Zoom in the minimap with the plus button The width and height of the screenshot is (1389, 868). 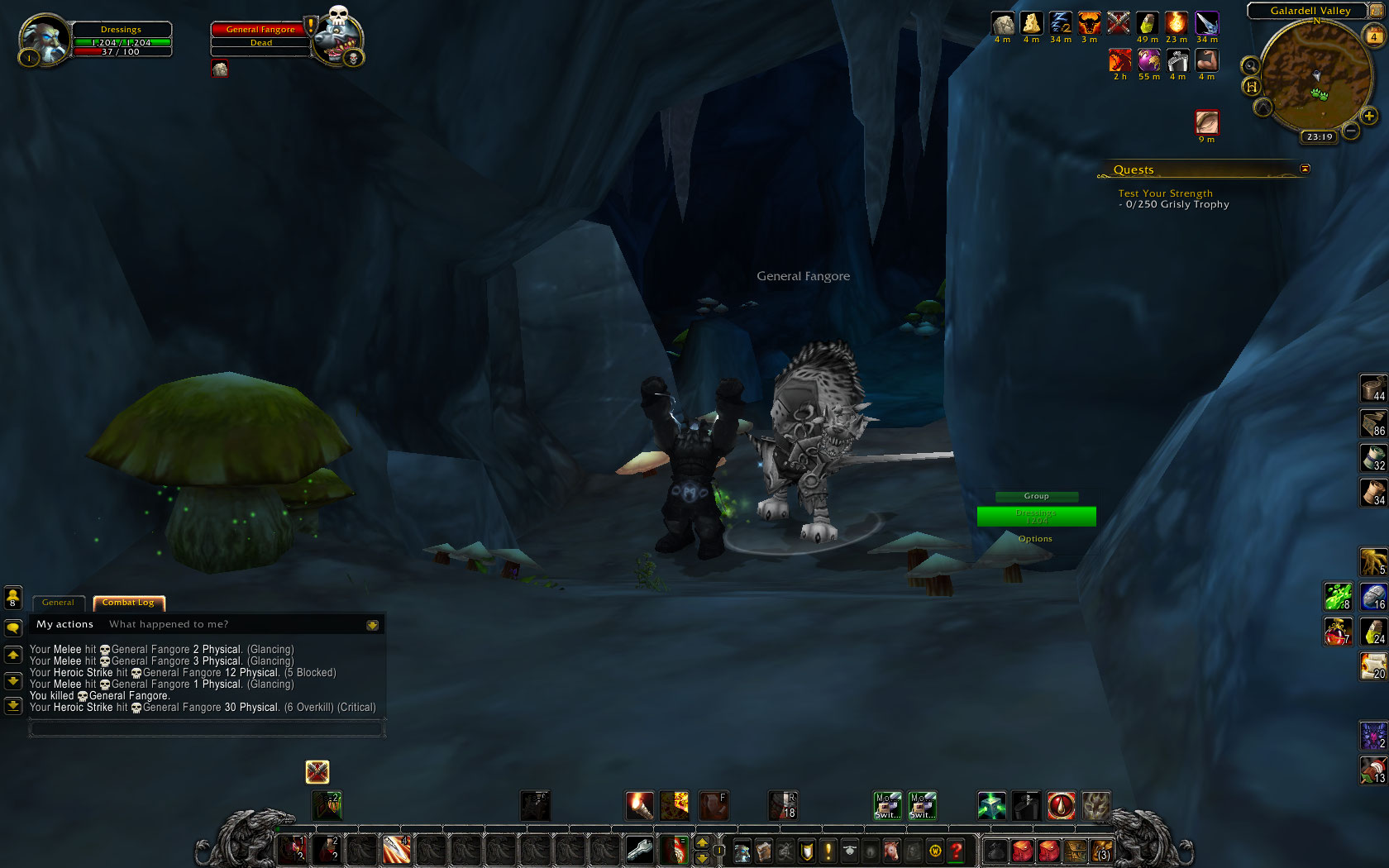tap(1369, 117)
